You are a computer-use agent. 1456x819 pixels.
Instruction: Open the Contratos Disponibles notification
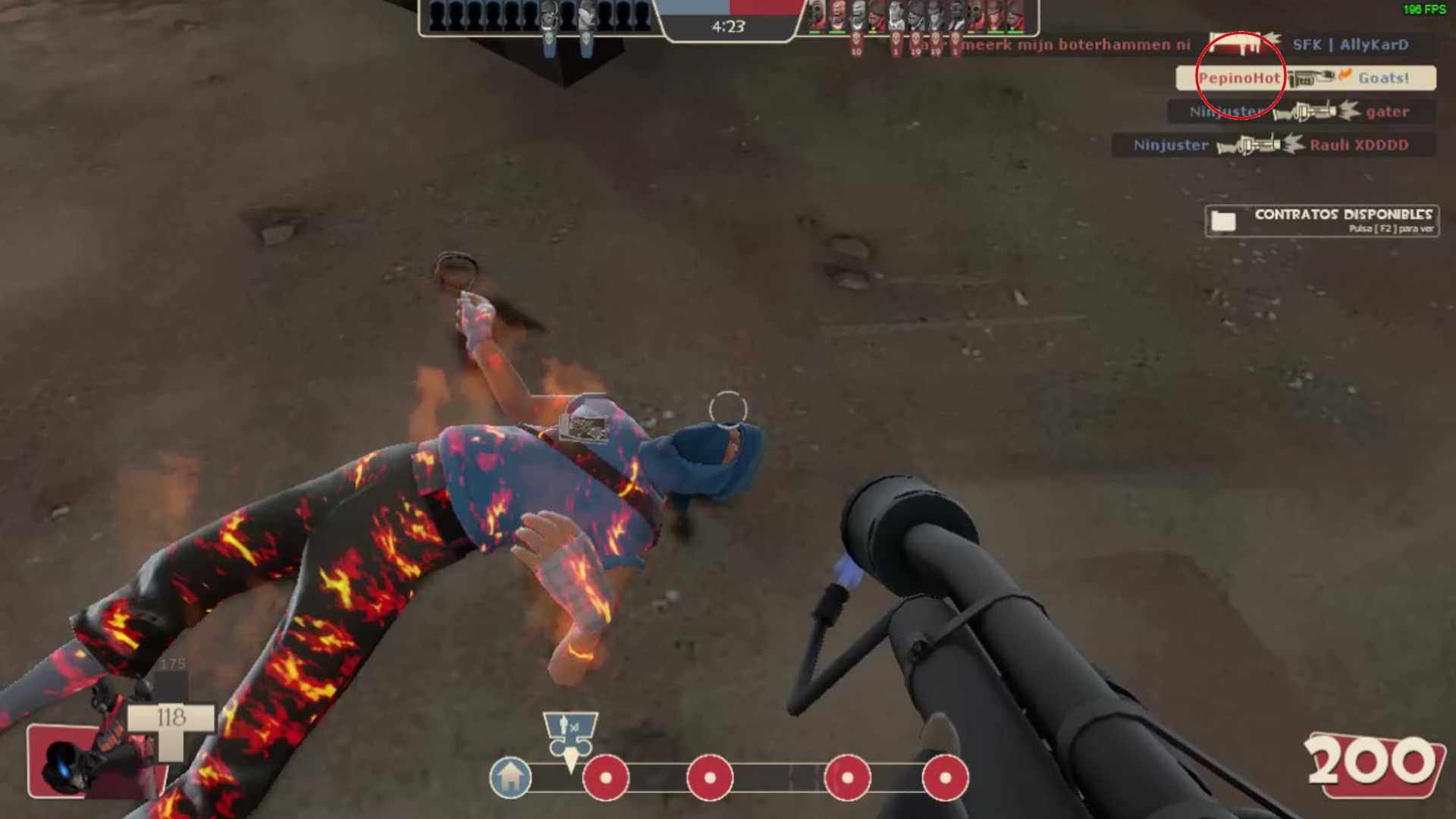[1321, 221]
